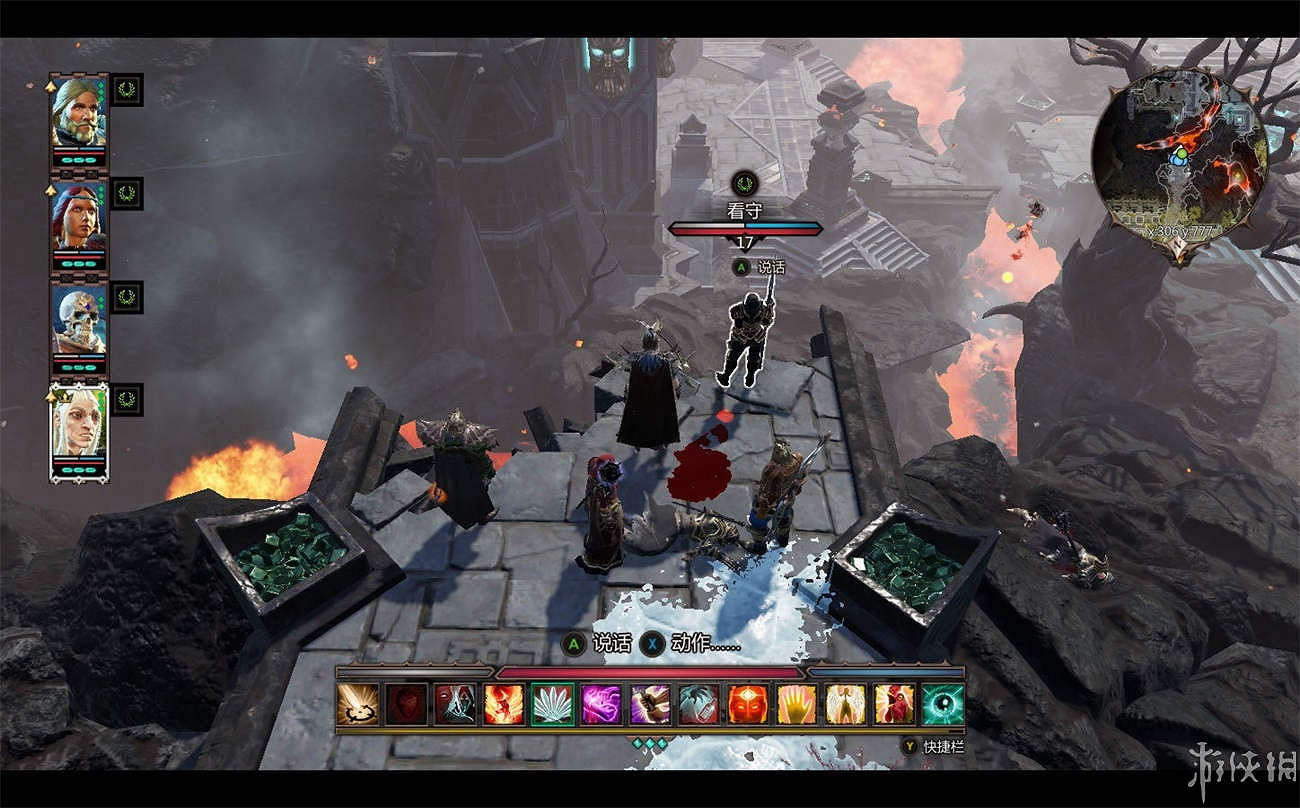Cast the orange glowing face skill
The height and width of the screenshot is (808, 1300).
[x=748, y=704]
